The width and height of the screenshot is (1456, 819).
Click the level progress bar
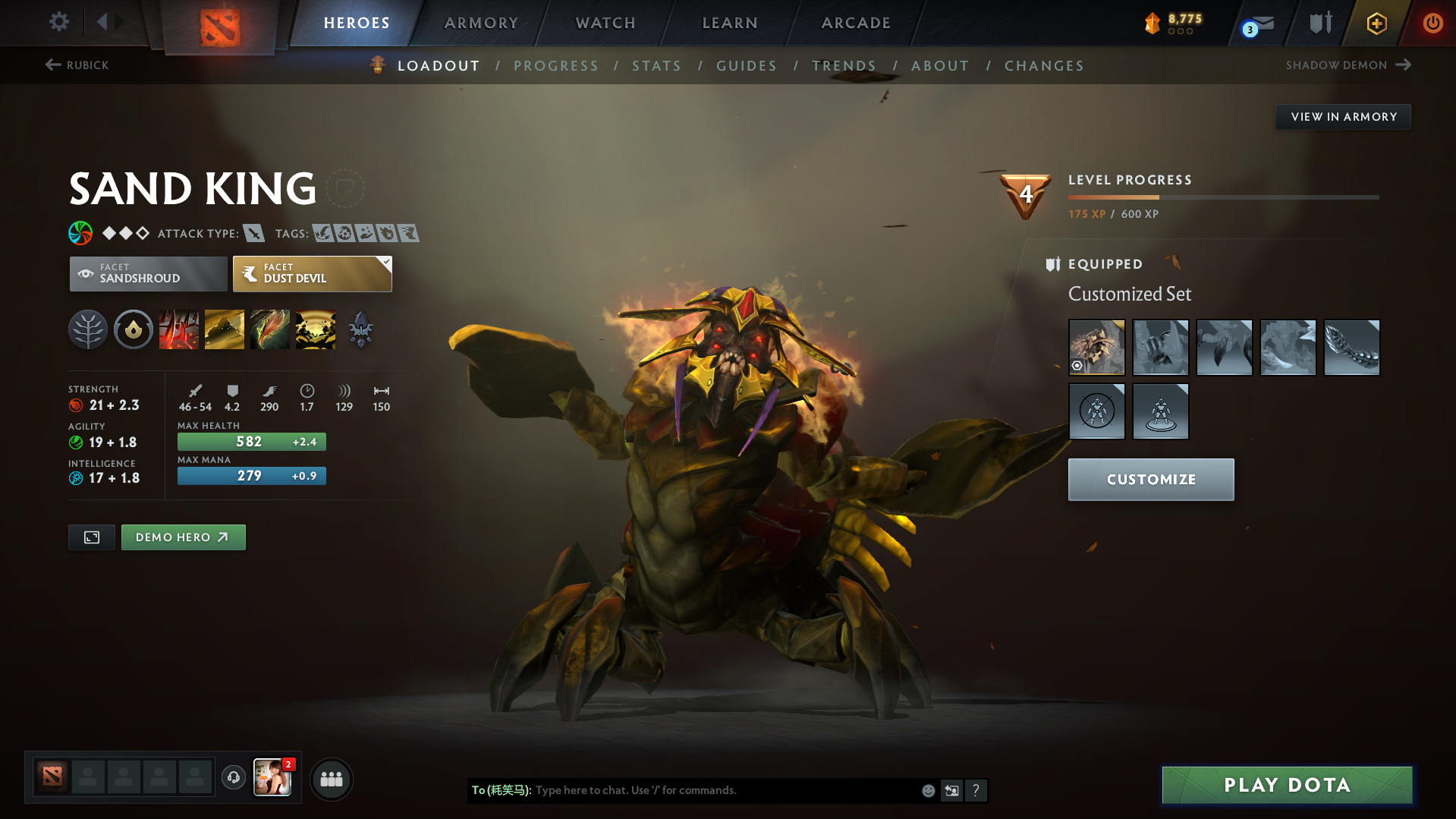(1223, 196)
